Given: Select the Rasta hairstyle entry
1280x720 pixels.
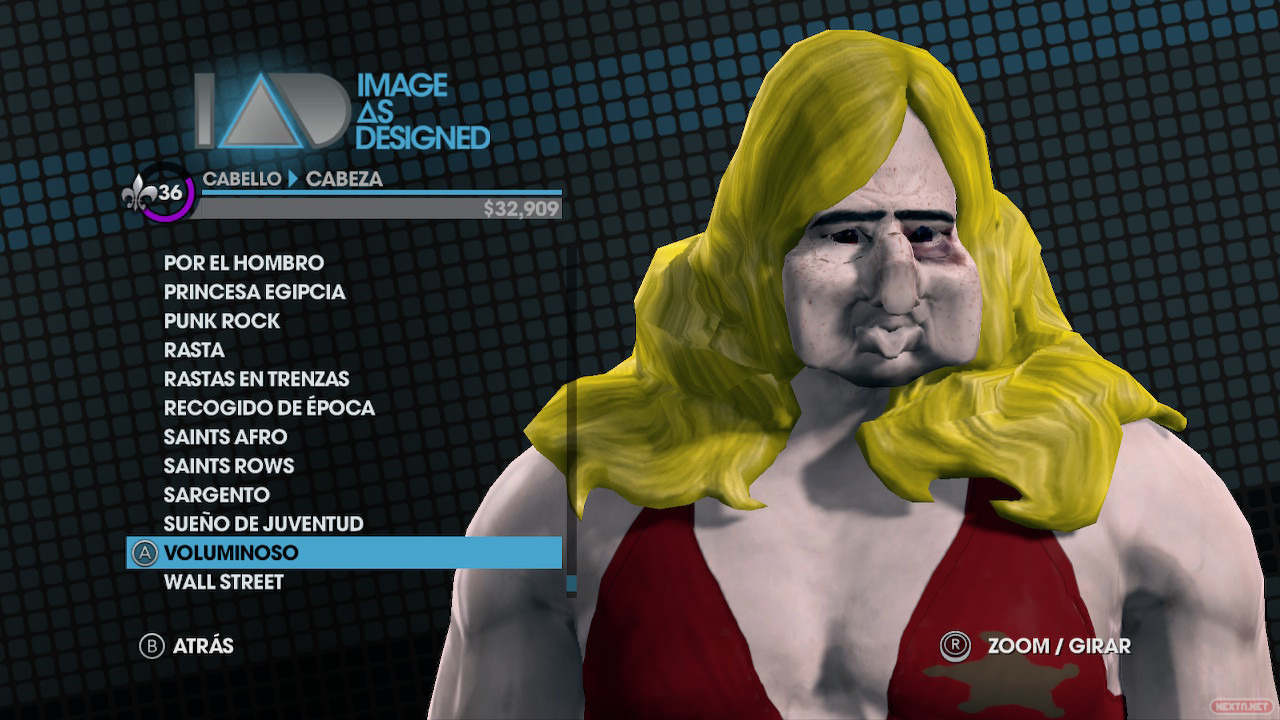Looking at the screenshot, I should pos(194,350).
